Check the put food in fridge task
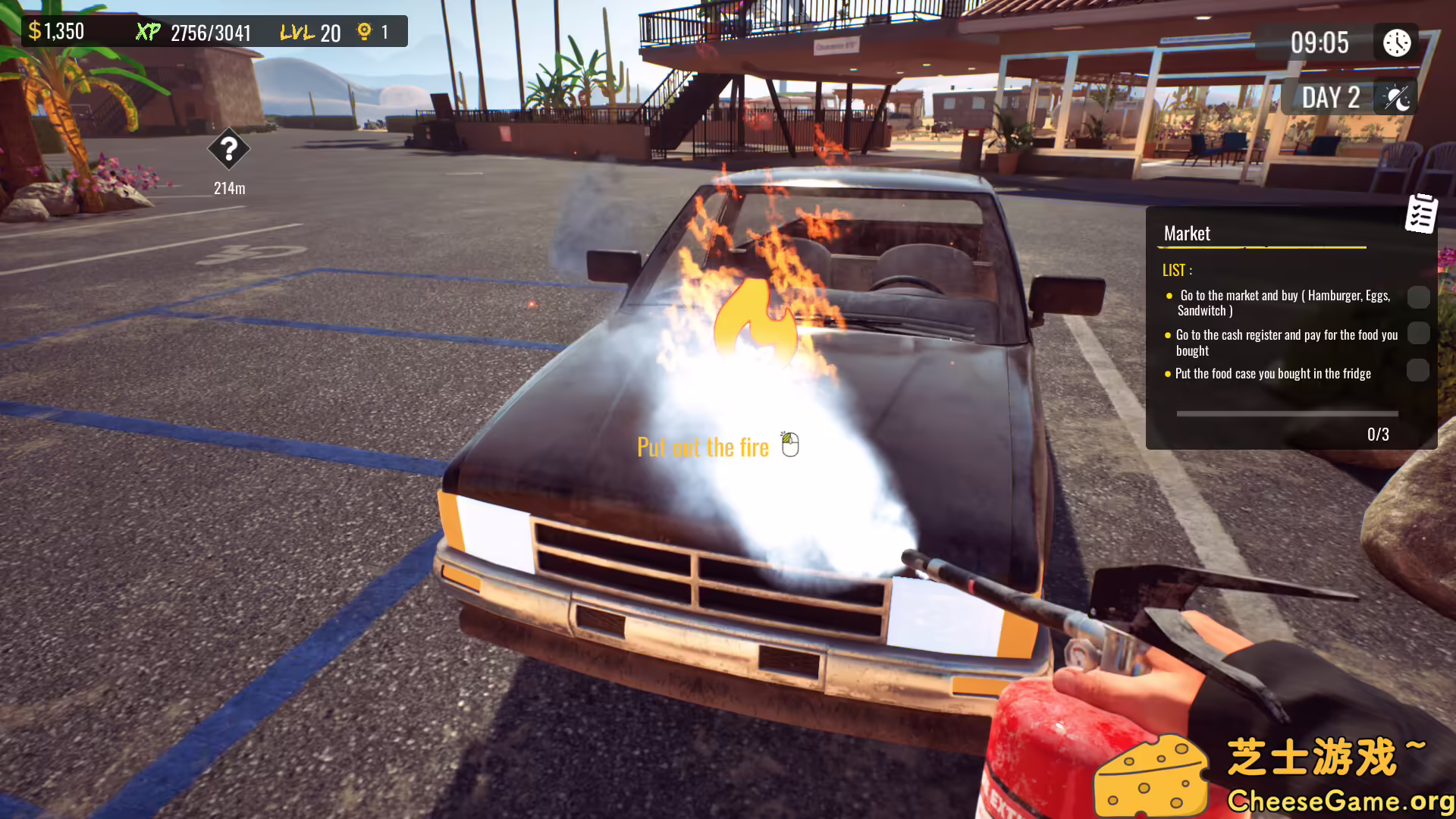This screenshot has width=1456, height=819. click(1419, 370)
